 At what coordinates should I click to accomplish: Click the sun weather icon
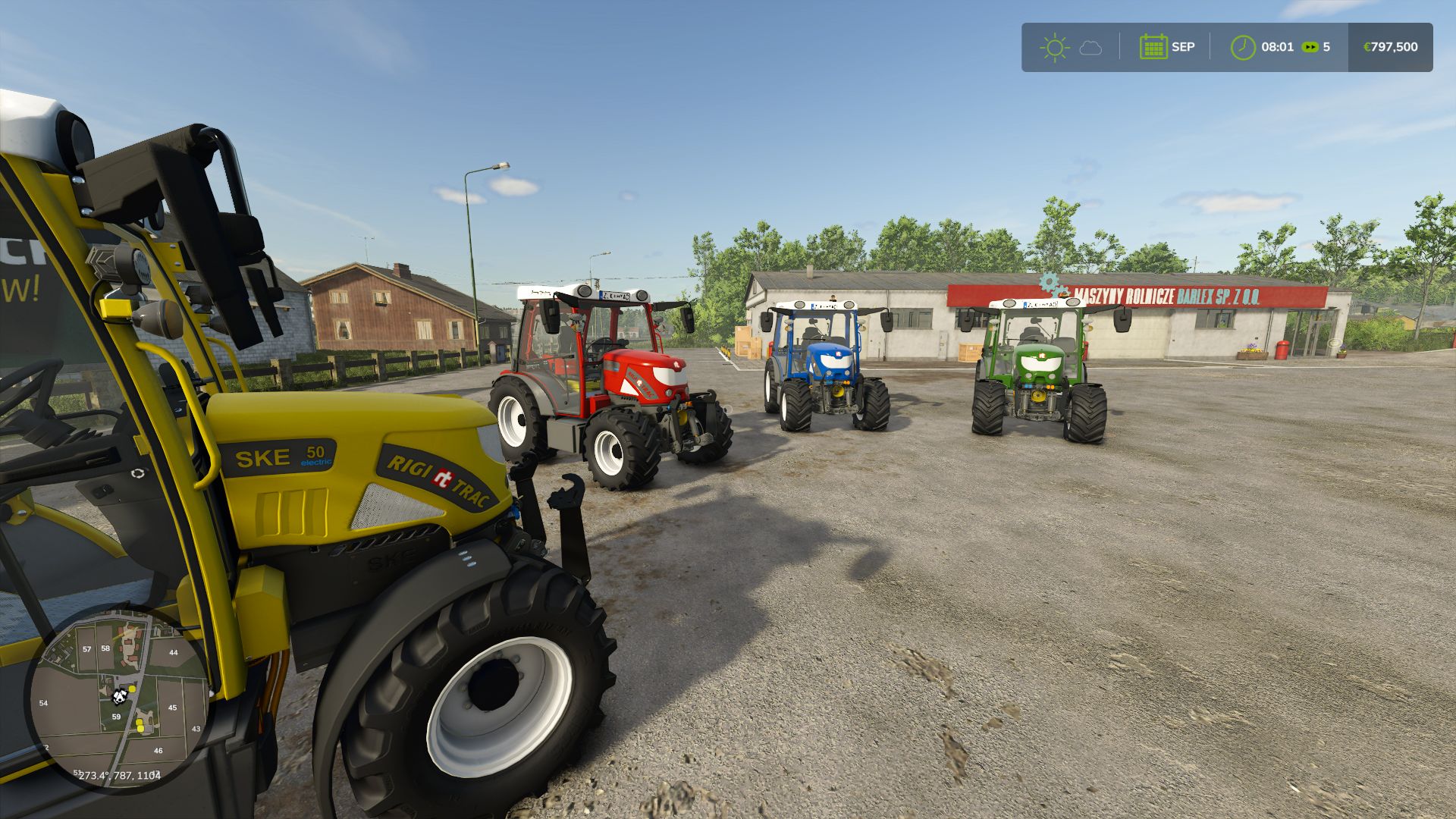pyautogui.click(x=1054, y=48)
